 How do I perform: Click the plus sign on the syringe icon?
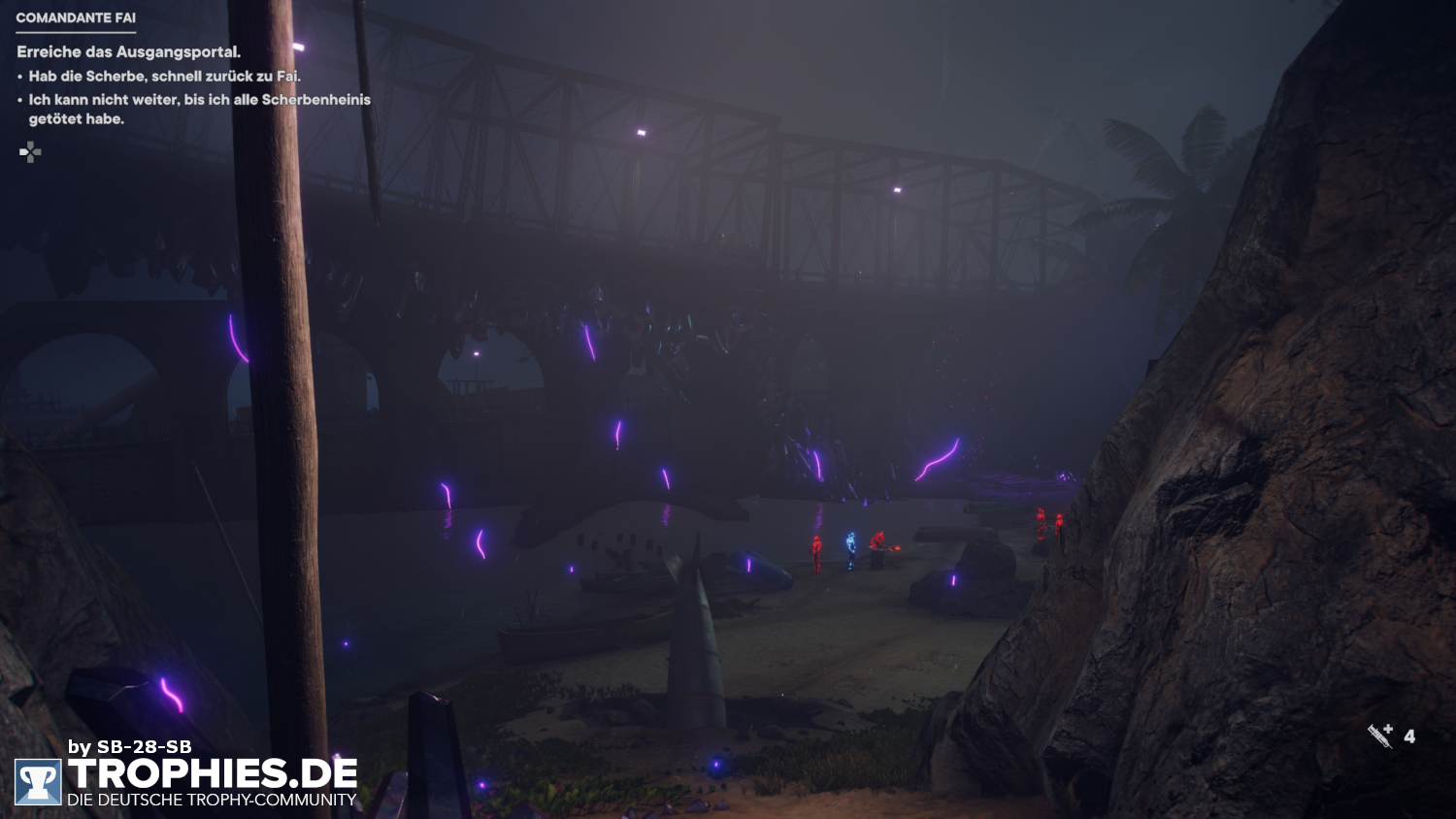click(x=1391, y=728)
